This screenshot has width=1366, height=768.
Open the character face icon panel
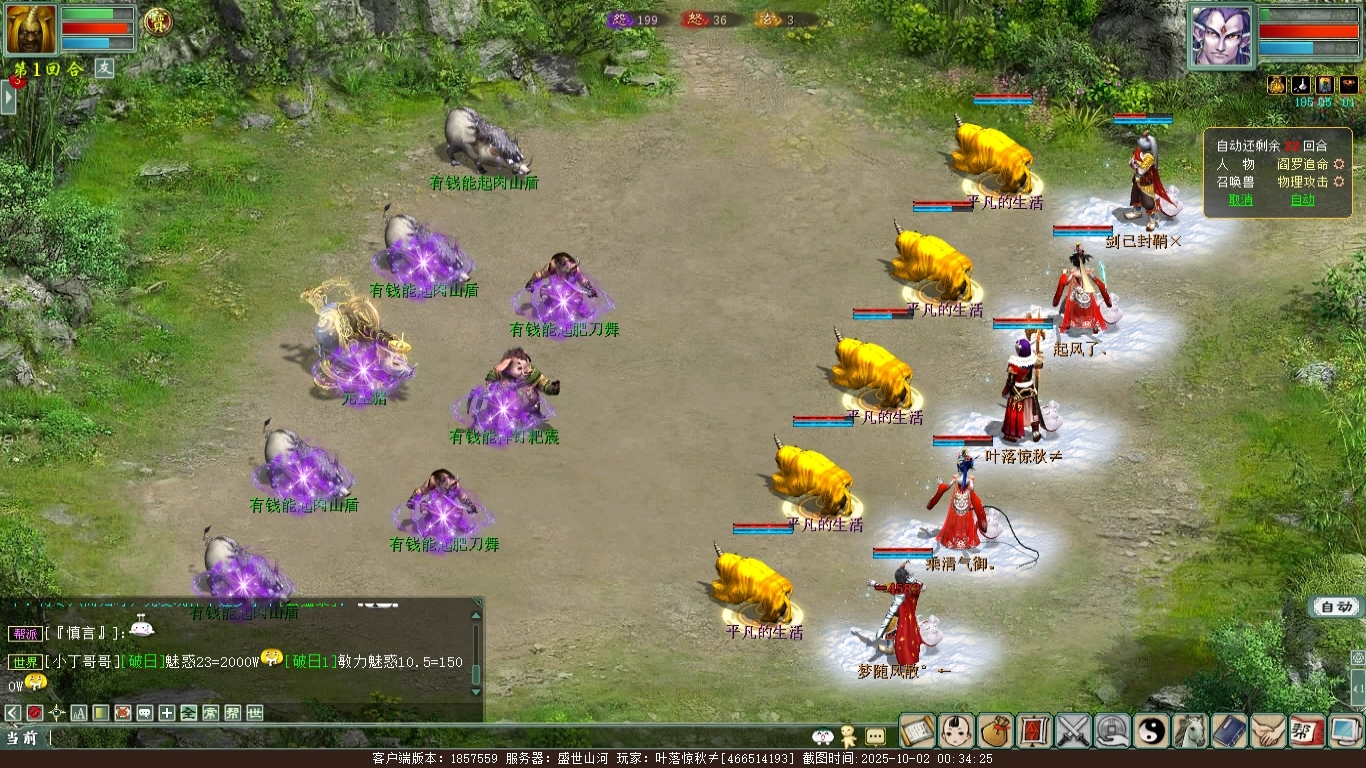956,731
